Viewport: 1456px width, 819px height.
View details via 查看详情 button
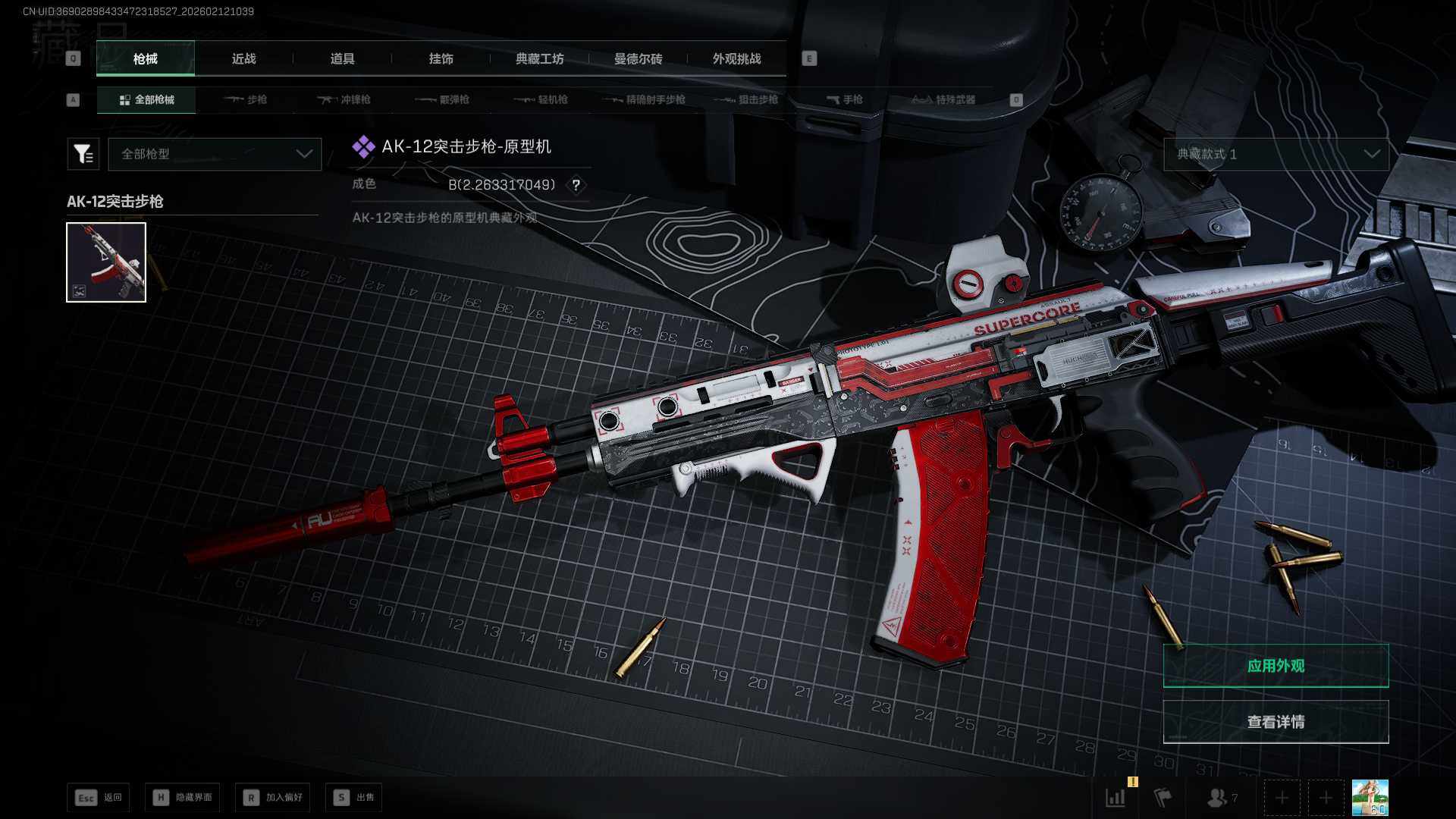point(1276,722)
